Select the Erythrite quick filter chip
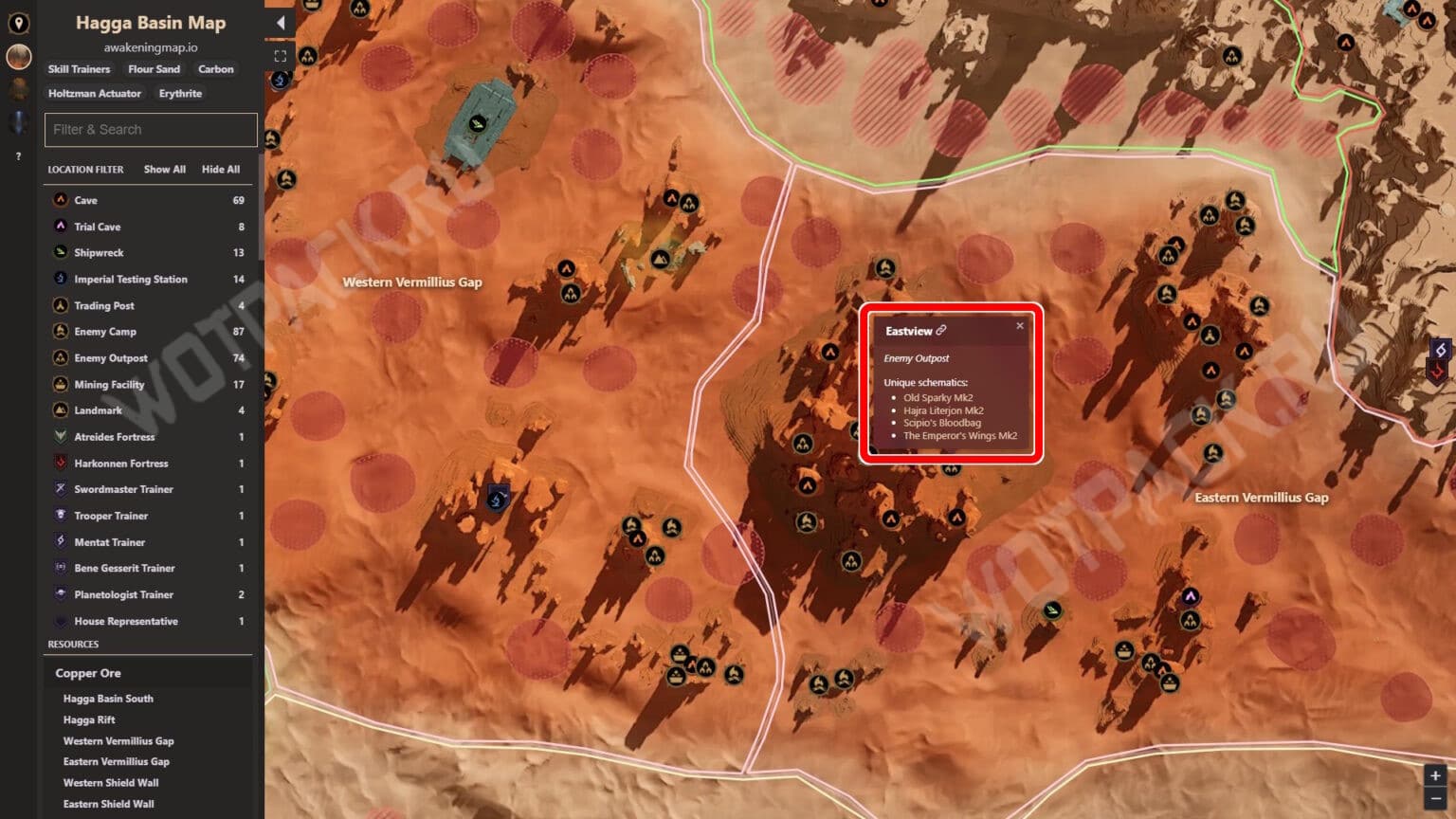Screen dimensions: 1456x819 (180, 93)
